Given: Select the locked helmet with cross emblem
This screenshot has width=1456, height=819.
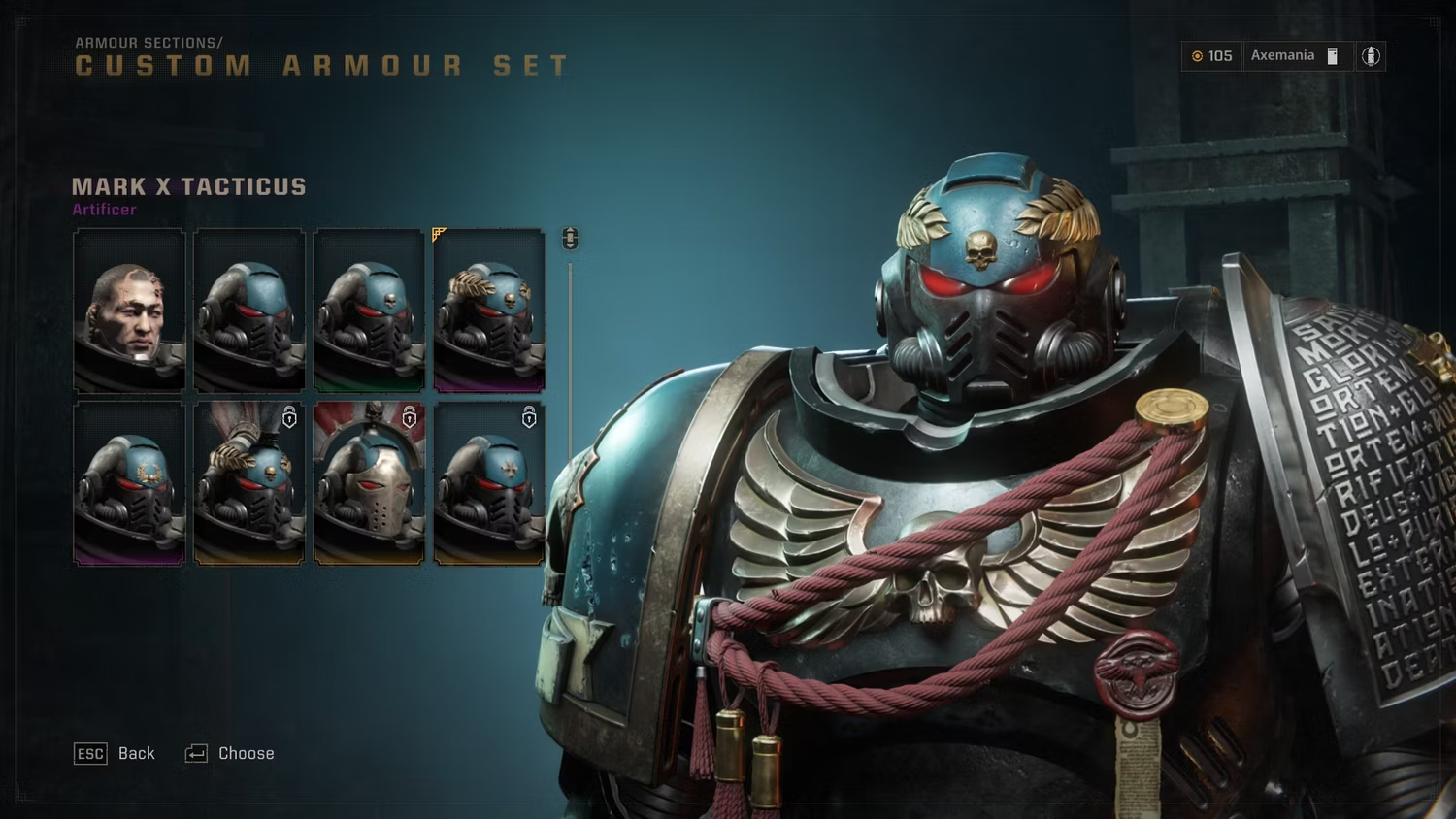Looking at the screenshot, I should pos(489,484).
